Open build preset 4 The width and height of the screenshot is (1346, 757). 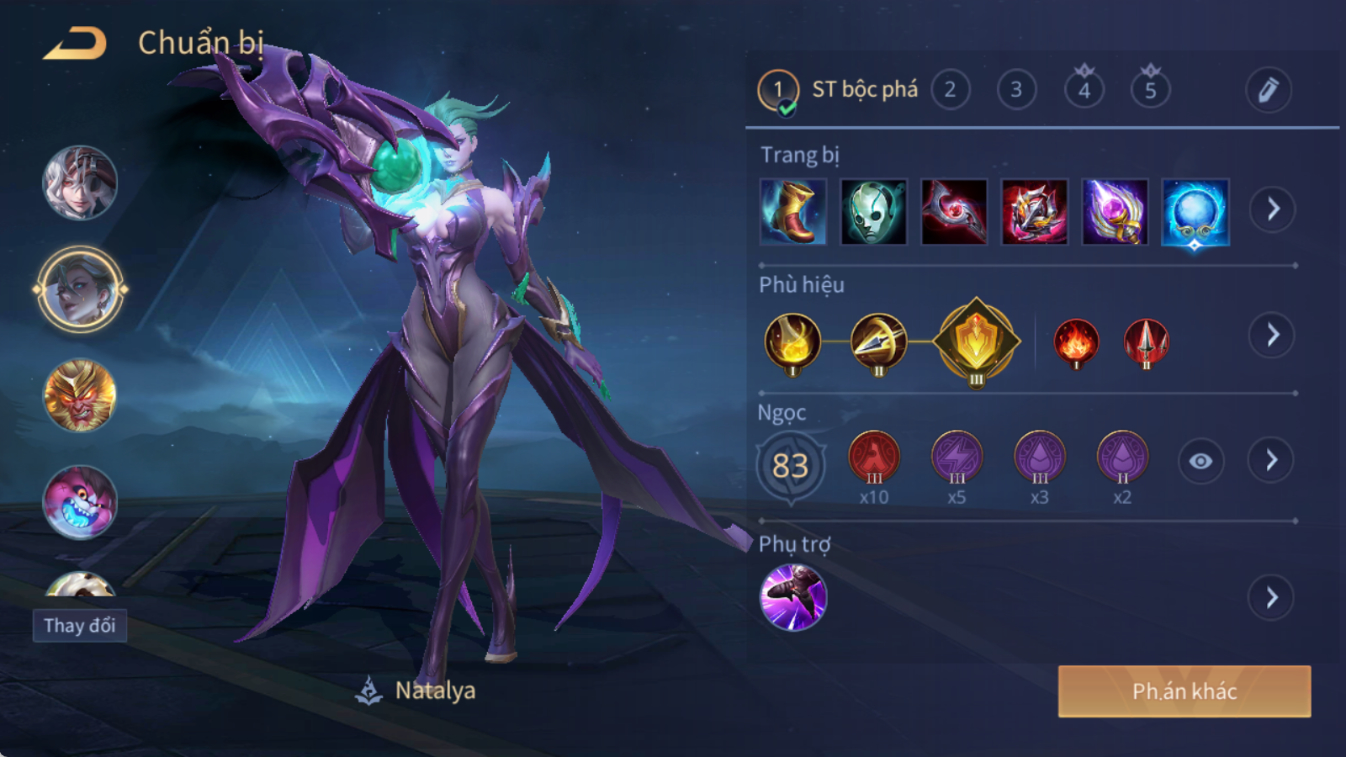click(1084, 90)
